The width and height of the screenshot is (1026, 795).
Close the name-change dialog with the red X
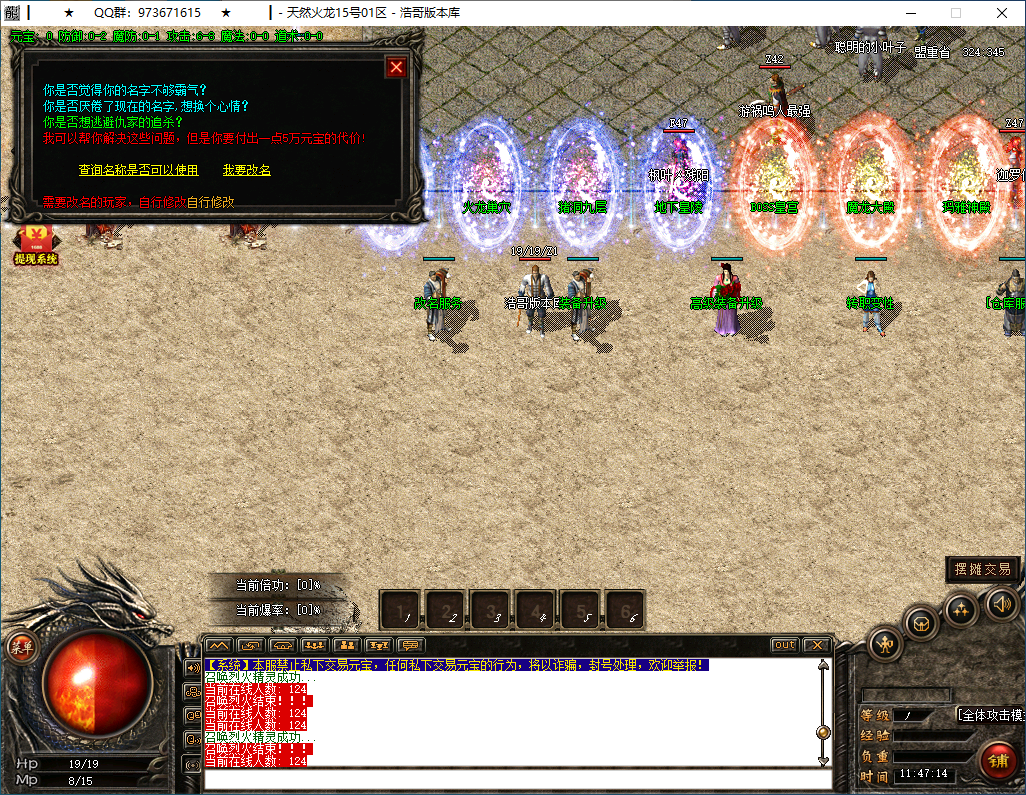tap(397, 67)
